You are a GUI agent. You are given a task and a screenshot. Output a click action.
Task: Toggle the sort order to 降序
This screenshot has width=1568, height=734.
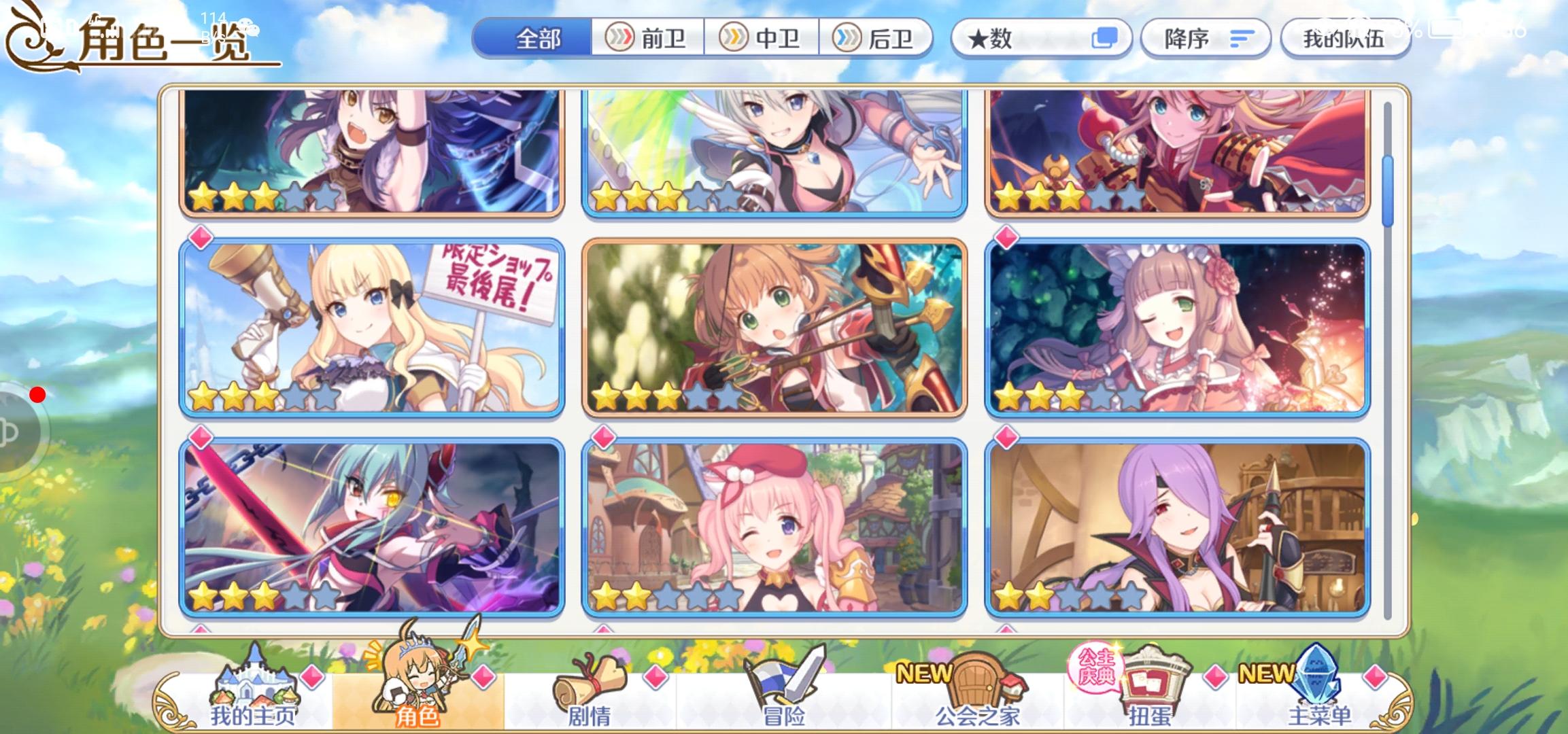click(x=1205, y=38)
